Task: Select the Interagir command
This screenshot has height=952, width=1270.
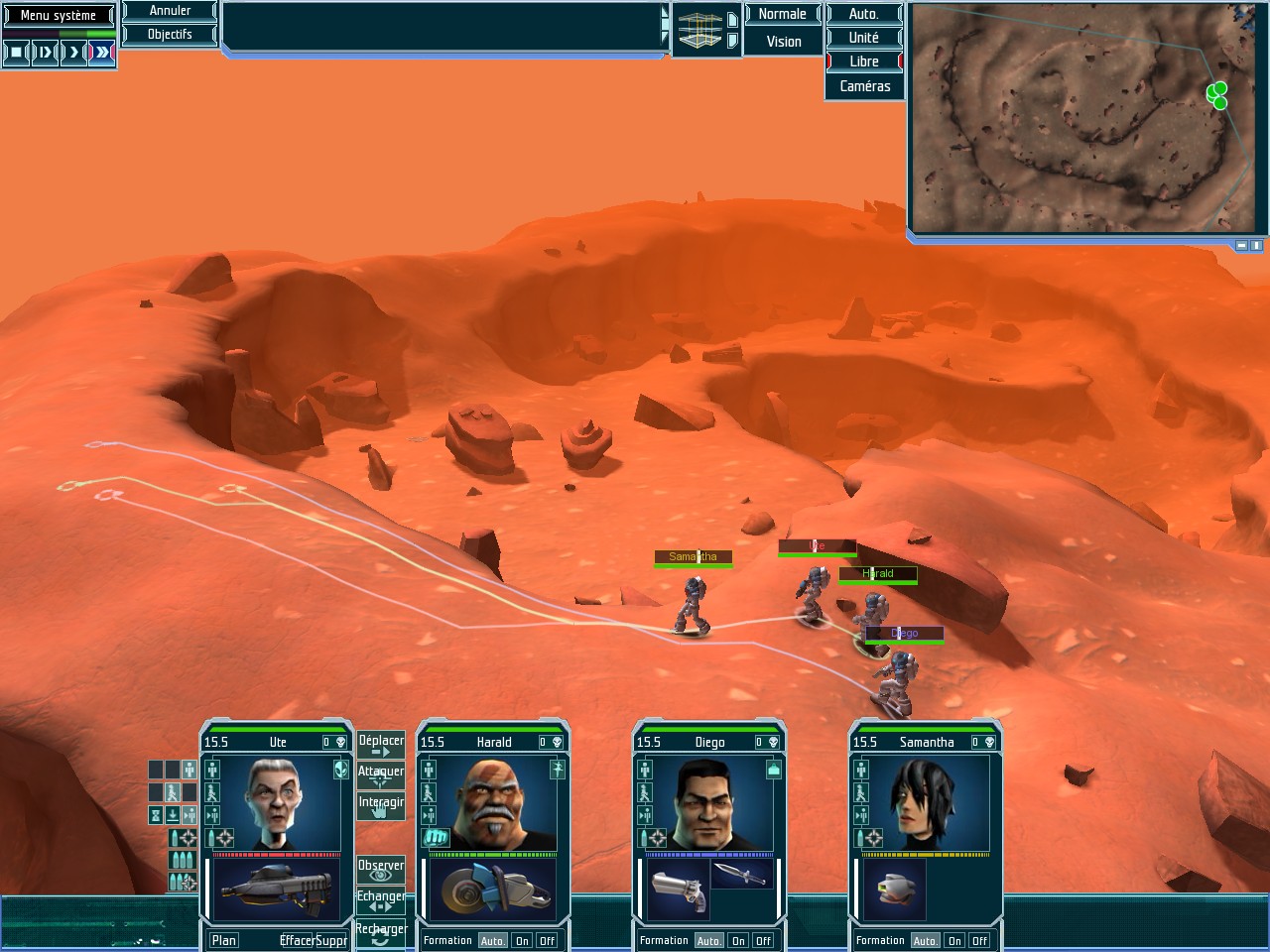Action: pos(381,806)
